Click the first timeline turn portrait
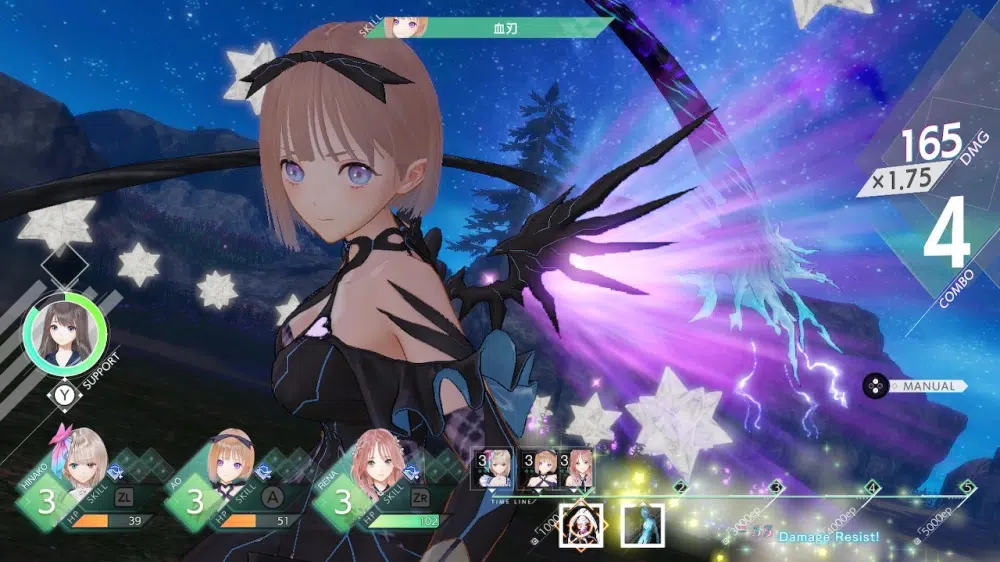The width and height of the screenshot is (1000, 562). [x=500, y=467]
